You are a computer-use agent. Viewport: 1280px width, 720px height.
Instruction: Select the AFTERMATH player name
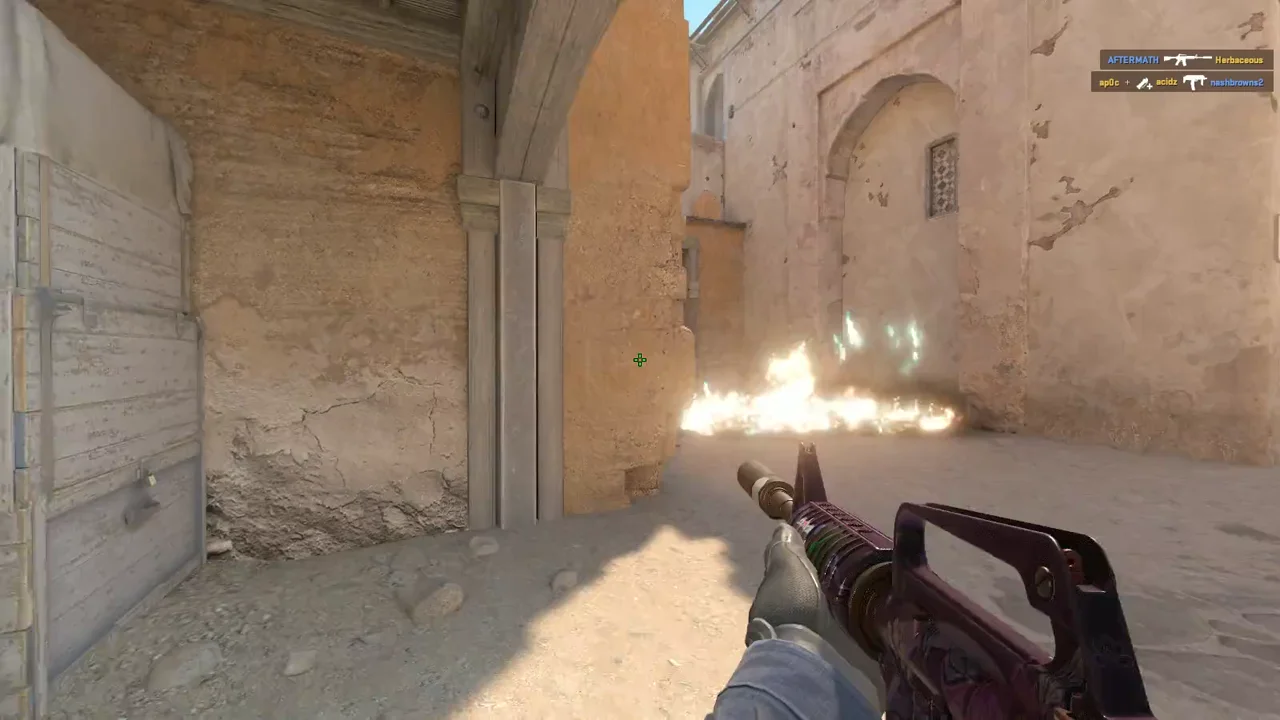[x=1133, y=59]
